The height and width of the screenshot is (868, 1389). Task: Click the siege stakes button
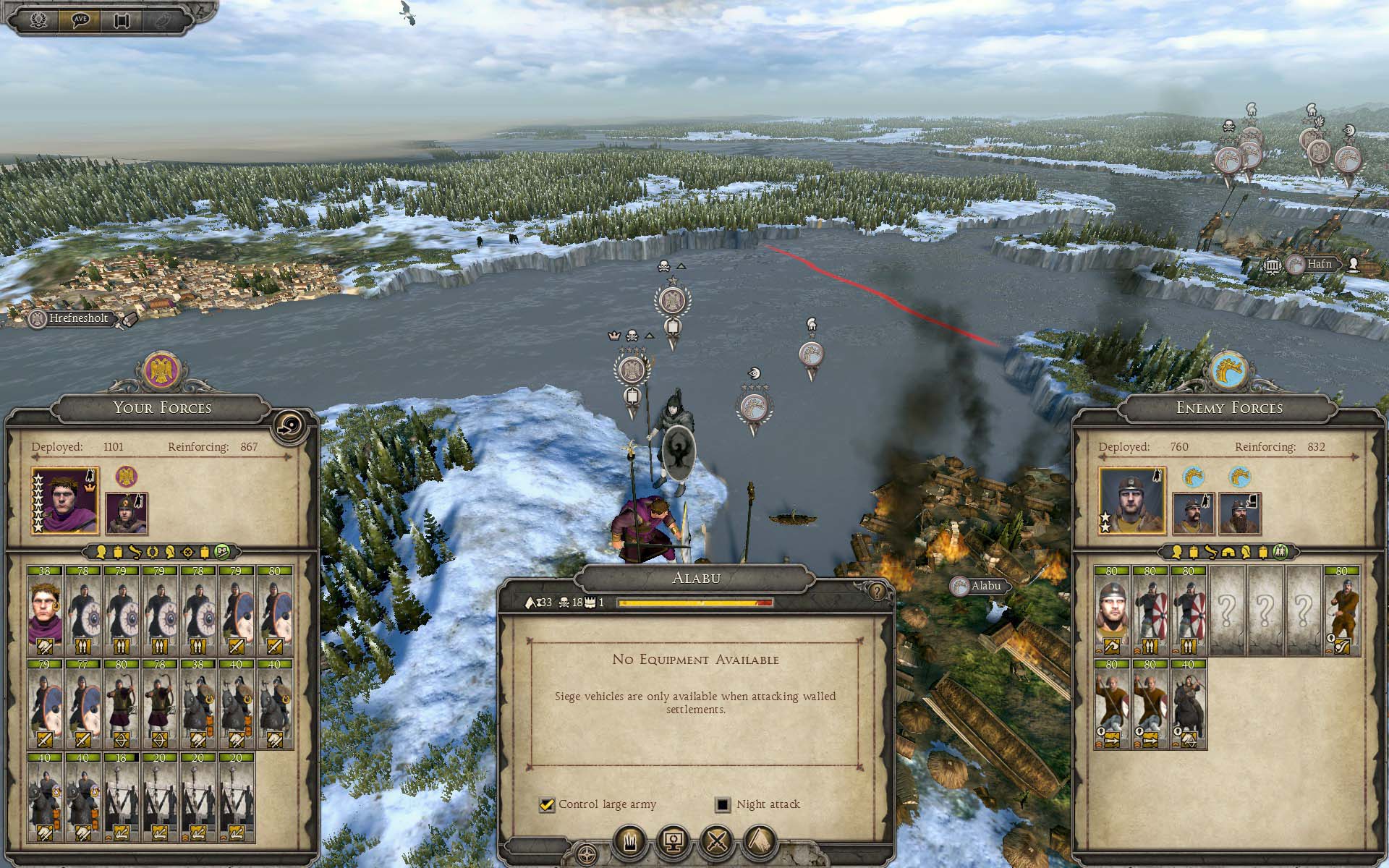[630, 842]
